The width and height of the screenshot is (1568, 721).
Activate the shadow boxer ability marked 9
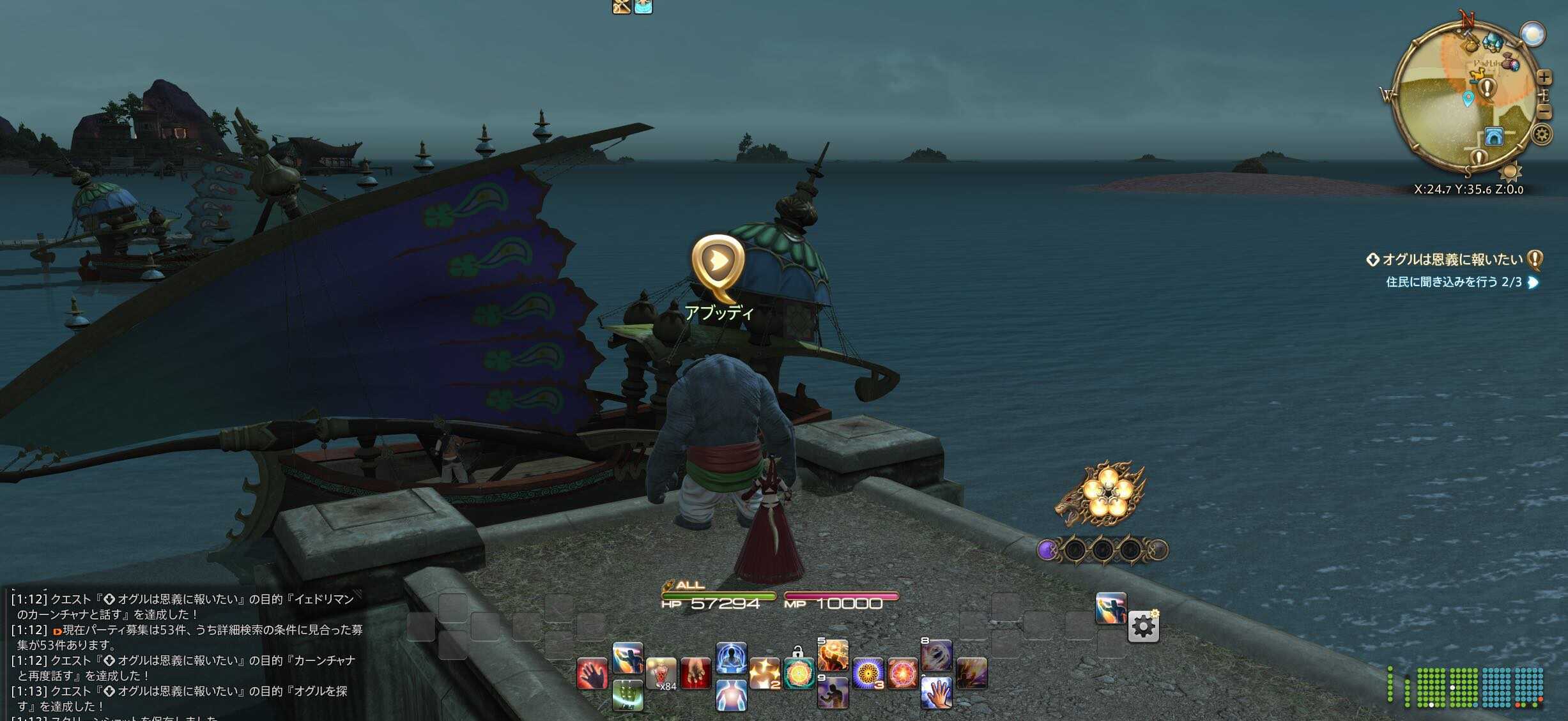833,692
